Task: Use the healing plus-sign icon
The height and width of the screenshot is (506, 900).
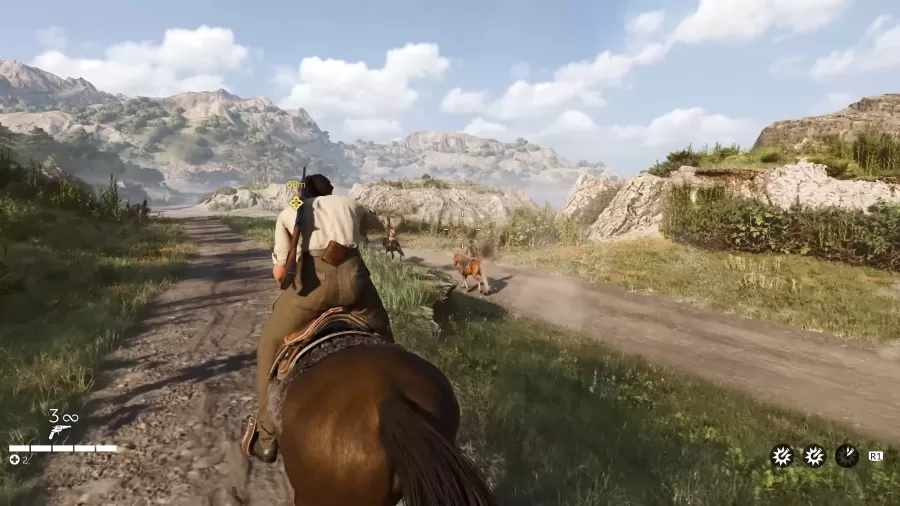Action: click(13, 460)
